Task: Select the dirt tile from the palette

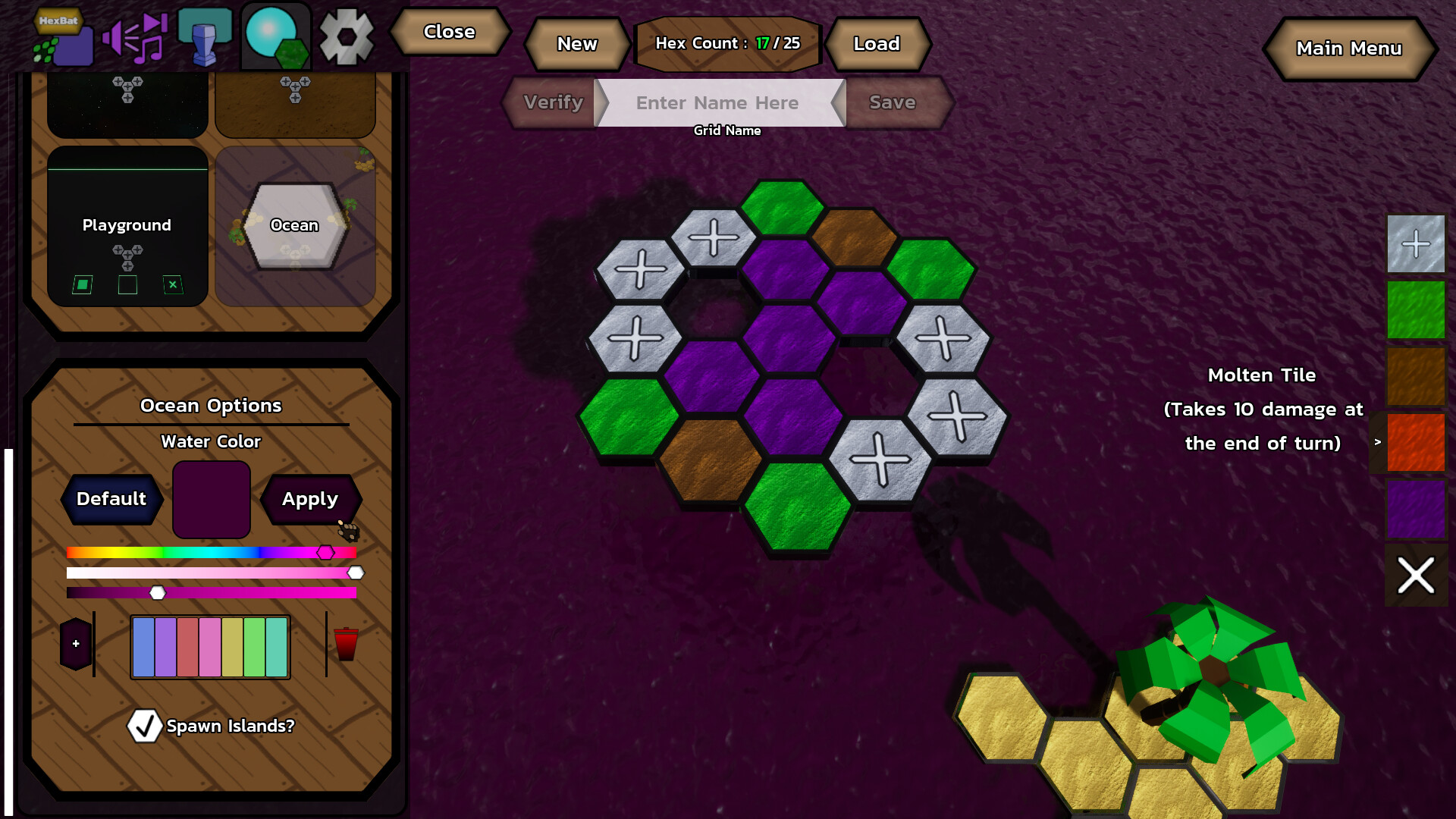Action: tap(1414, 376)
